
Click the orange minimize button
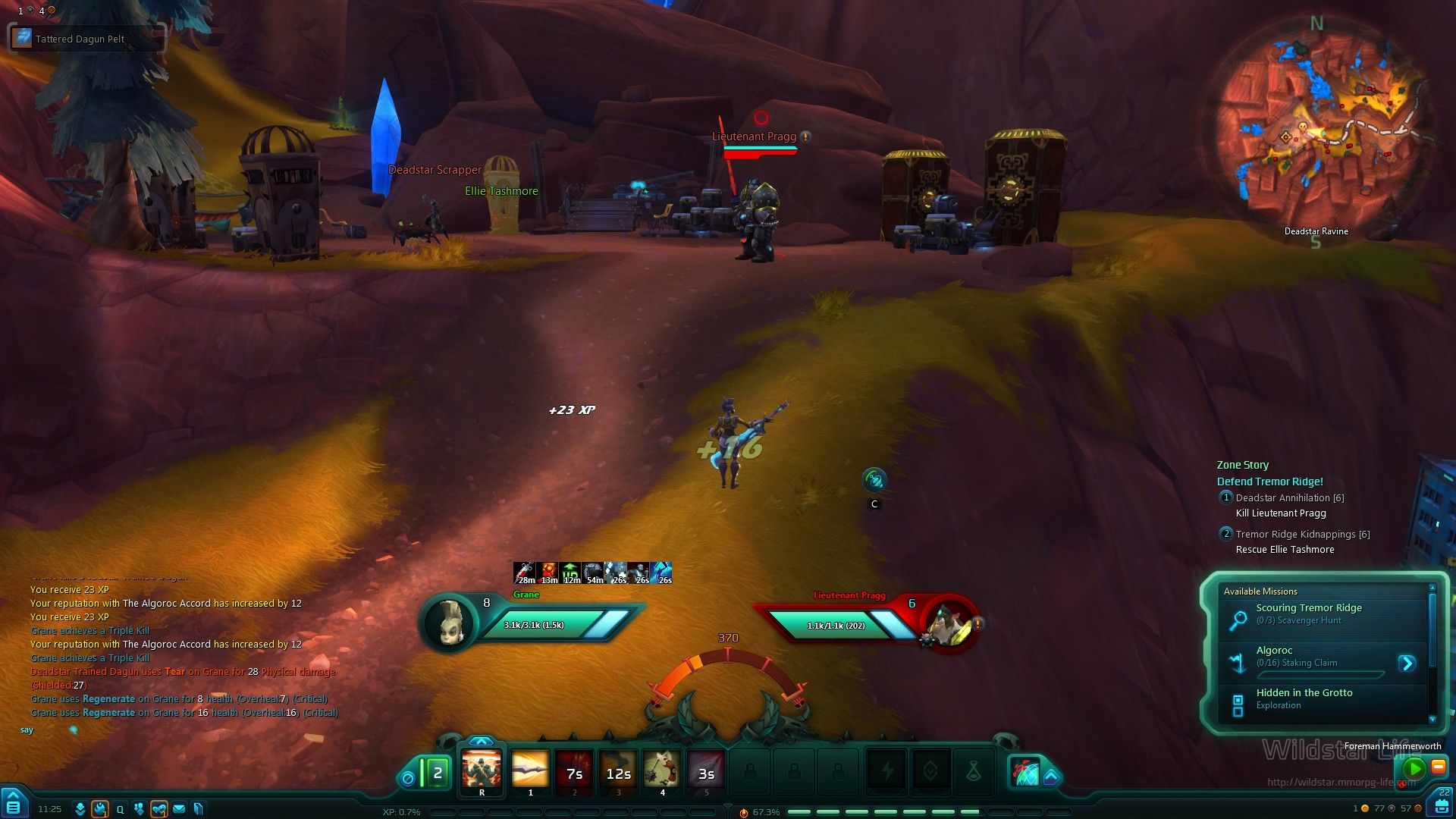pos(1439,766)
